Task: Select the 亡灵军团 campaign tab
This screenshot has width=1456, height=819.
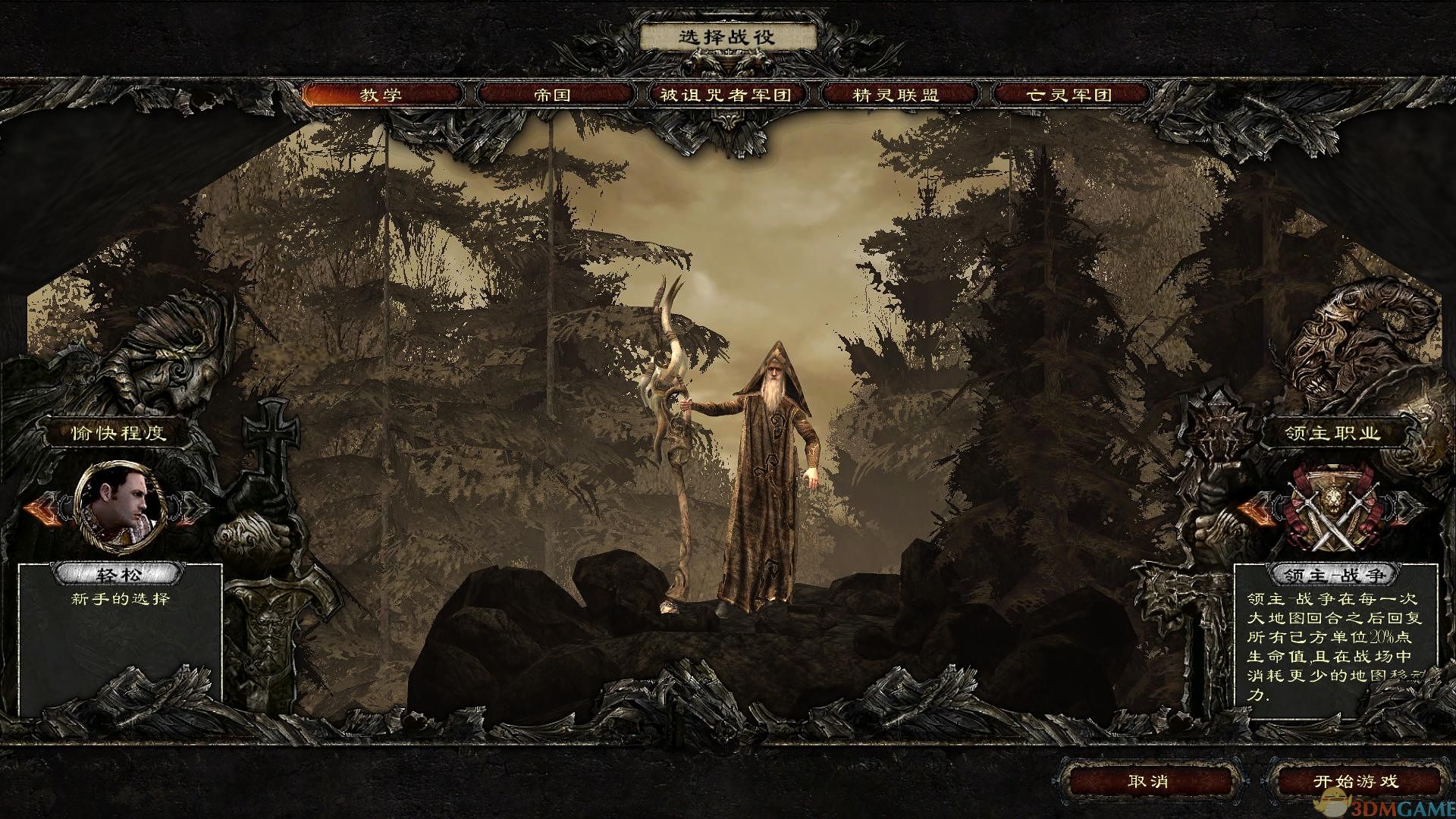Action: [x=1068, y=95]
